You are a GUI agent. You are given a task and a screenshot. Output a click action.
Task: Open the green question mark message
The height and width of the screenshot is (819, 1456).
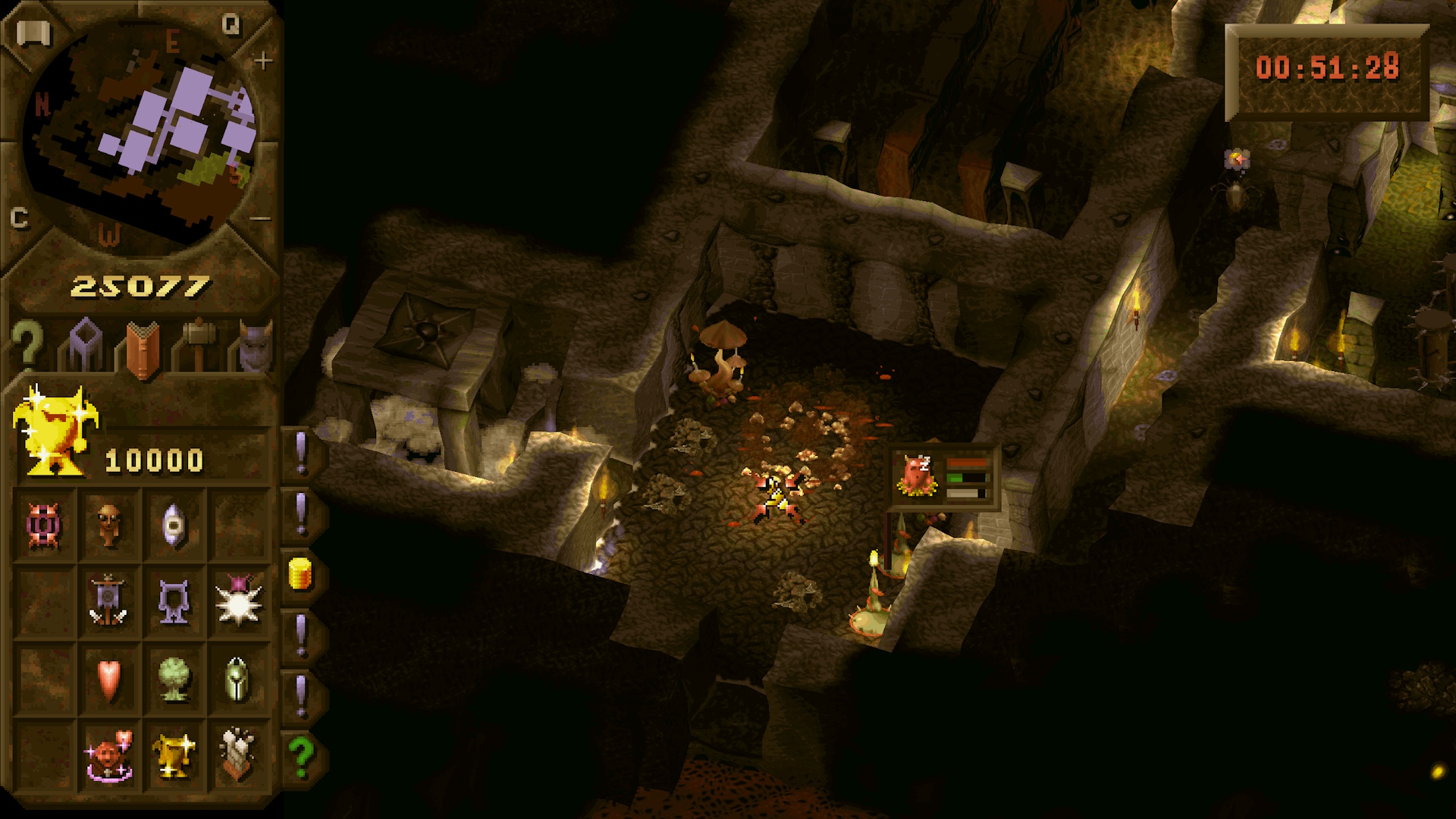pyautogui.click(x=301, y=756)
